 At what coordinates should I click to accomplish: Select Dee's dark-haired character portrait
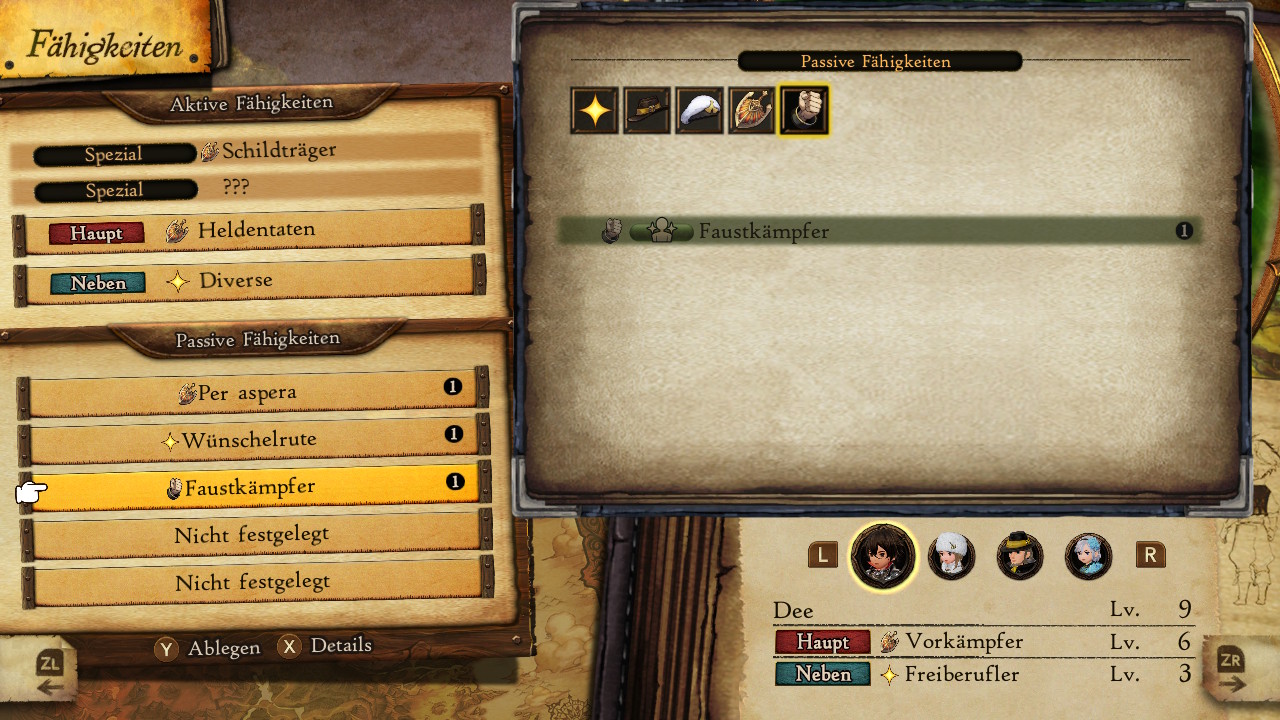[883, 556]
